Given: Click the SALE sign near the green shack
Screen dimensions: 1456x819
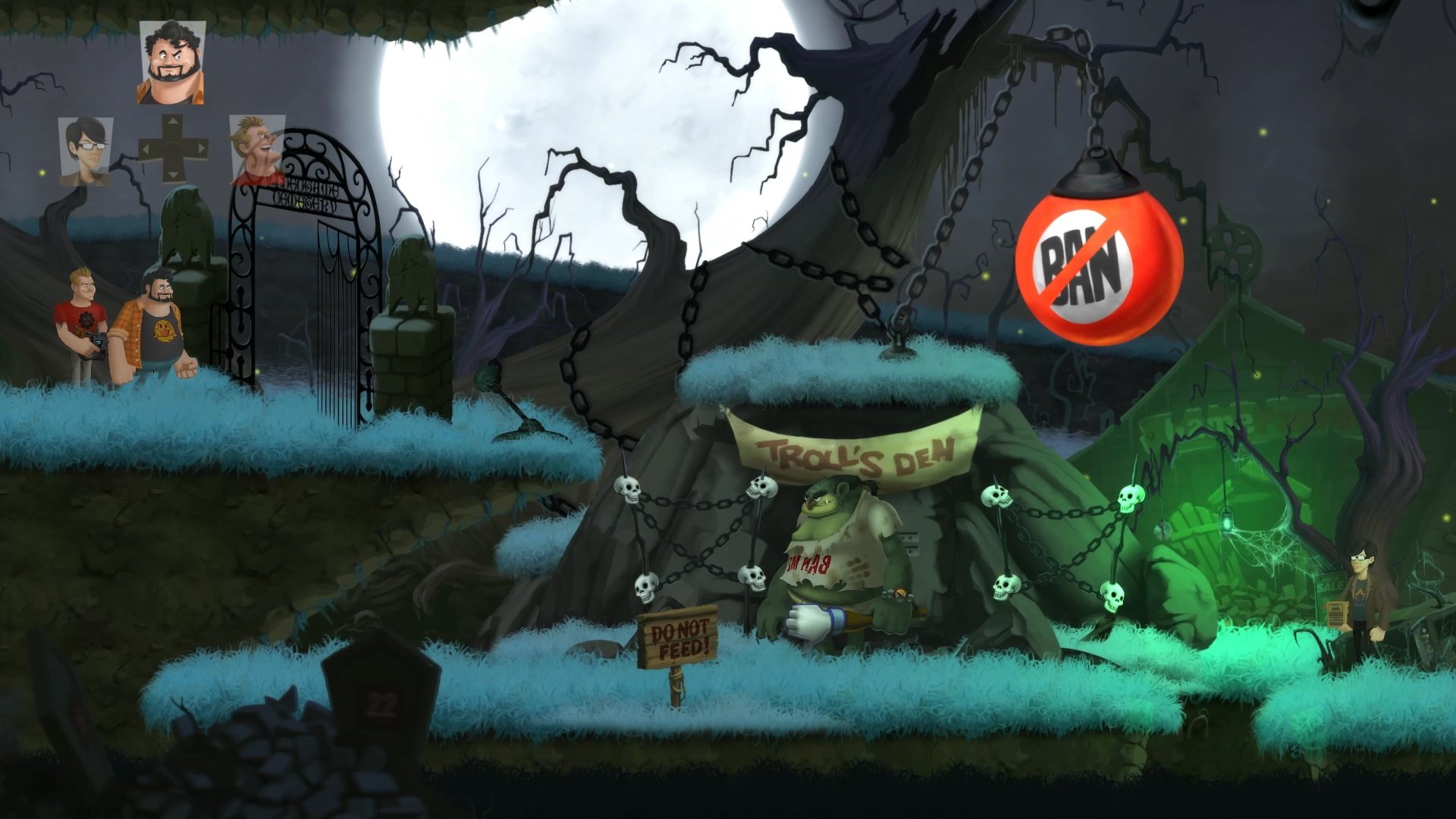Looking at the screenshot, I should click(1329, 585).
